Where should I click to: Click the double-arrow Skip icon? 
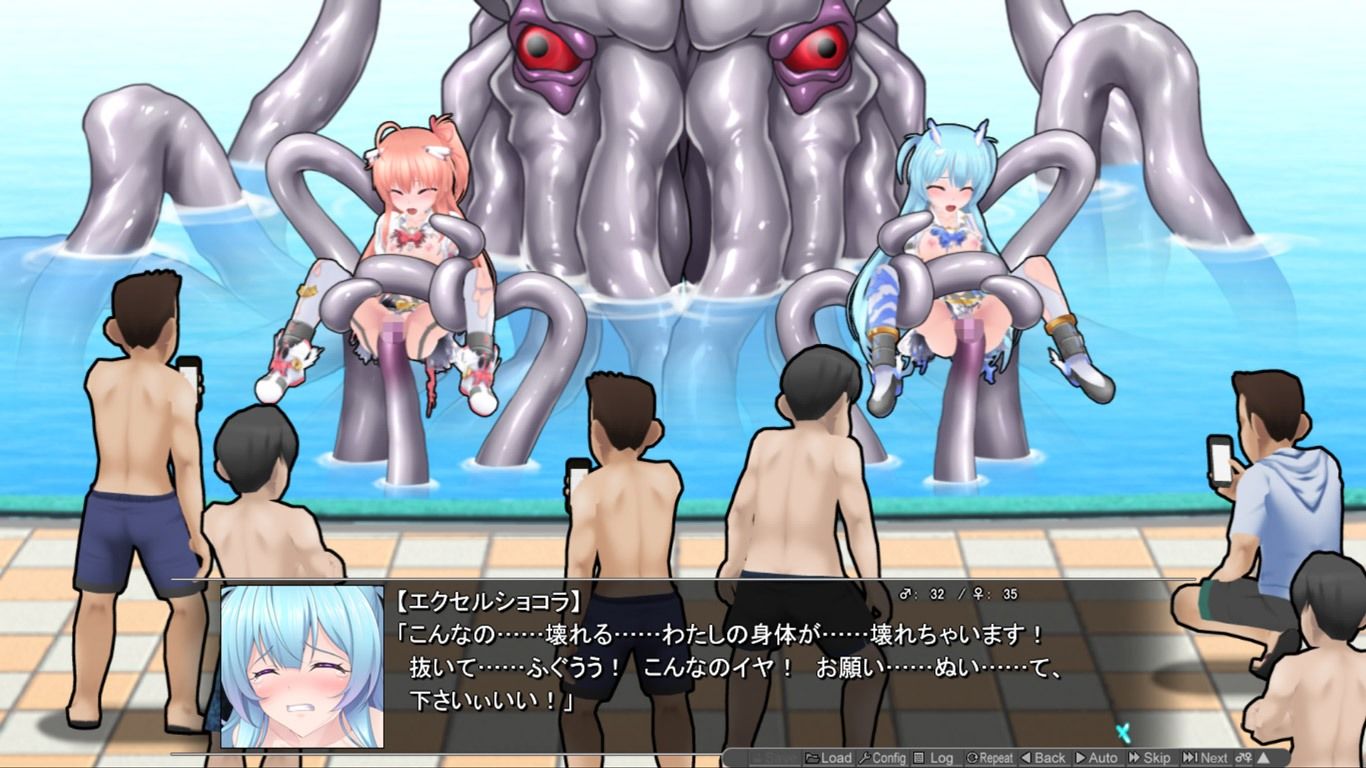[1134, 758]
